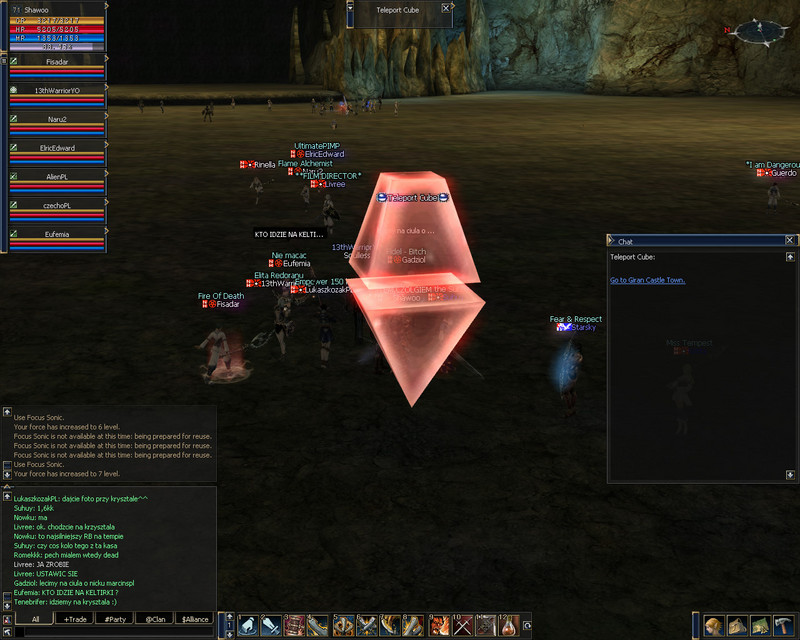Target party member czechoPL
Screen dimensions: 800x640
coord(57,205)
